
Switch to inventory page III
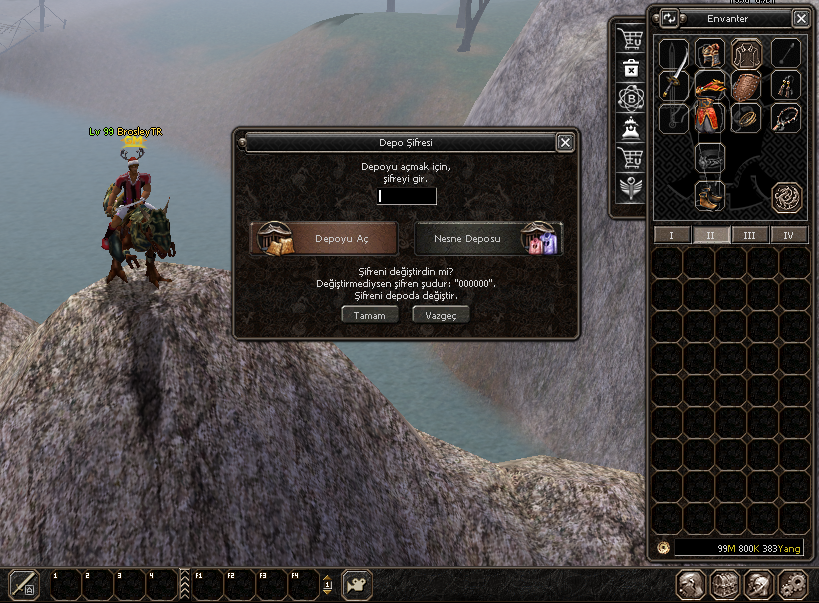[x=749, y=235]
